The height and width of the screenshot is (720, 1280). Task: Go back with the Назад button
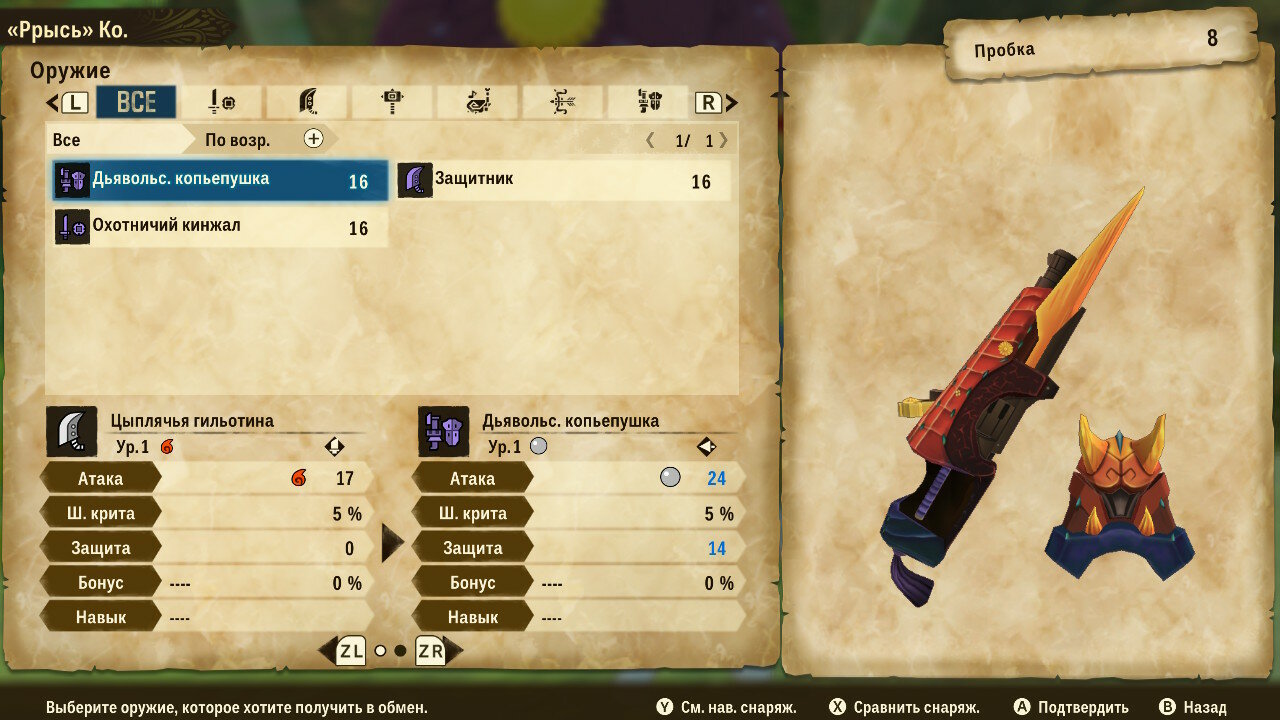click(1192, 707)
